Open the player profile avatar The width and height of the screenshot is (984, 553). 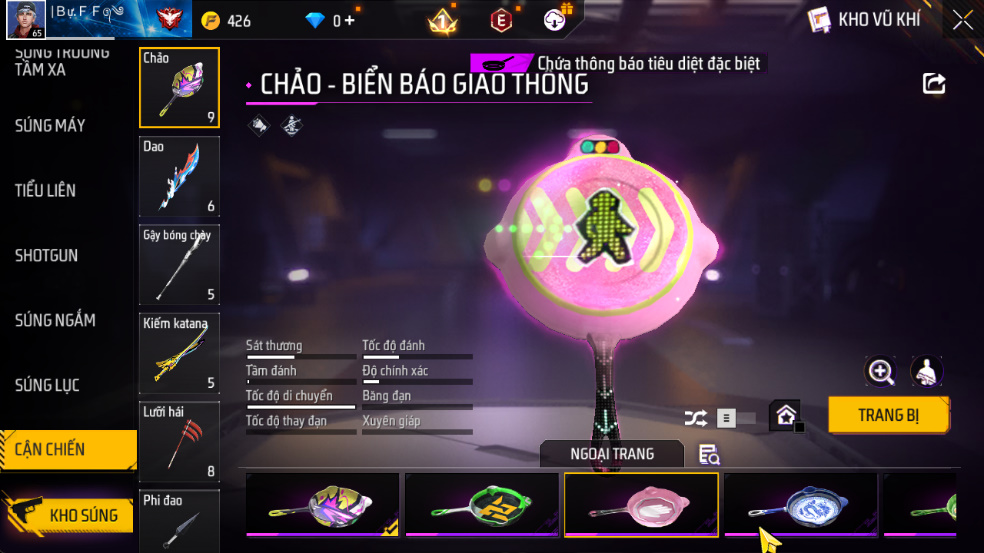(25, 20)
